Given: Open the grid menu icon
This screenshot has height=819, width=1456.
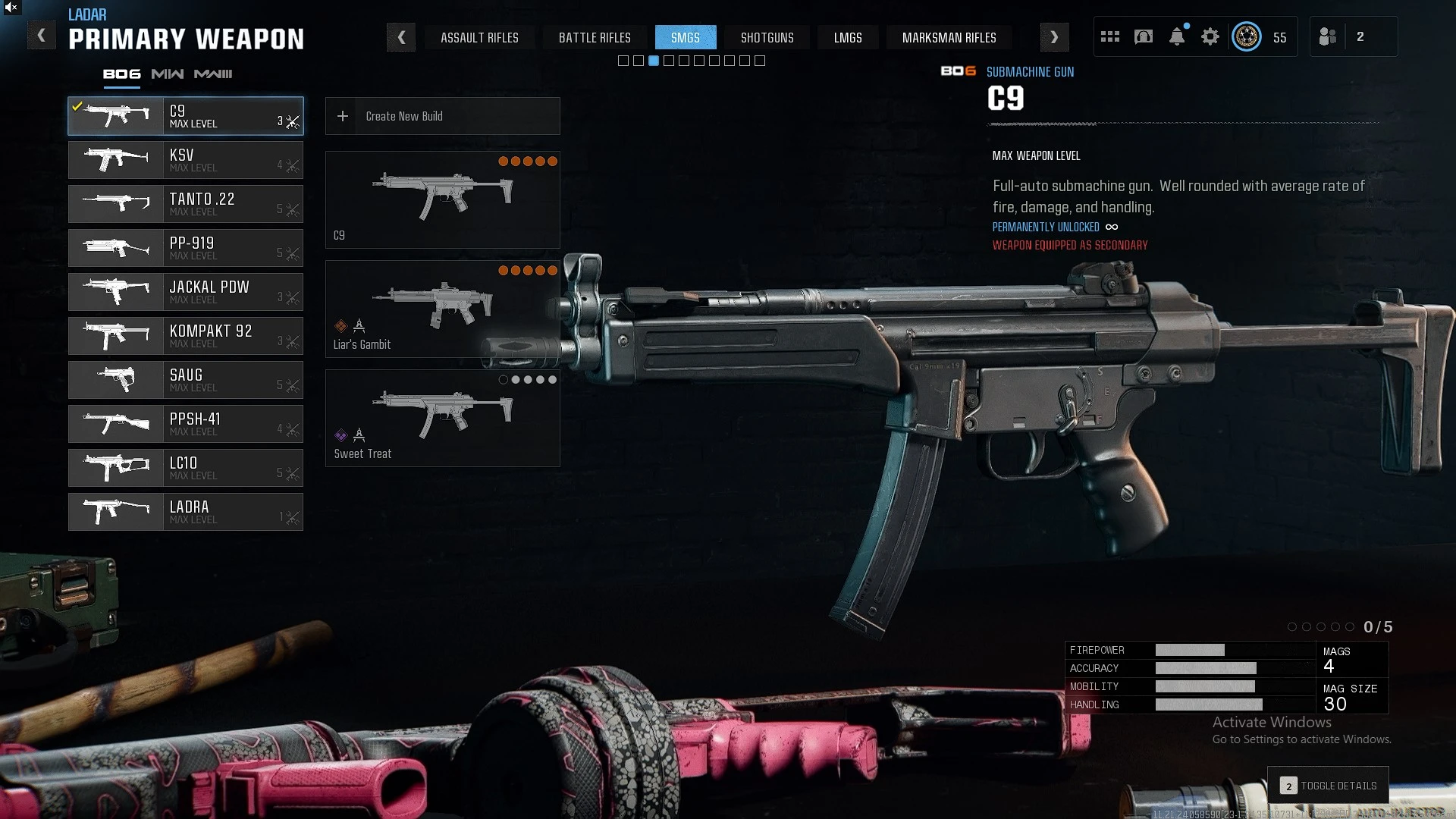Looking at the screenshot, I should click(x=1110, y=36).
